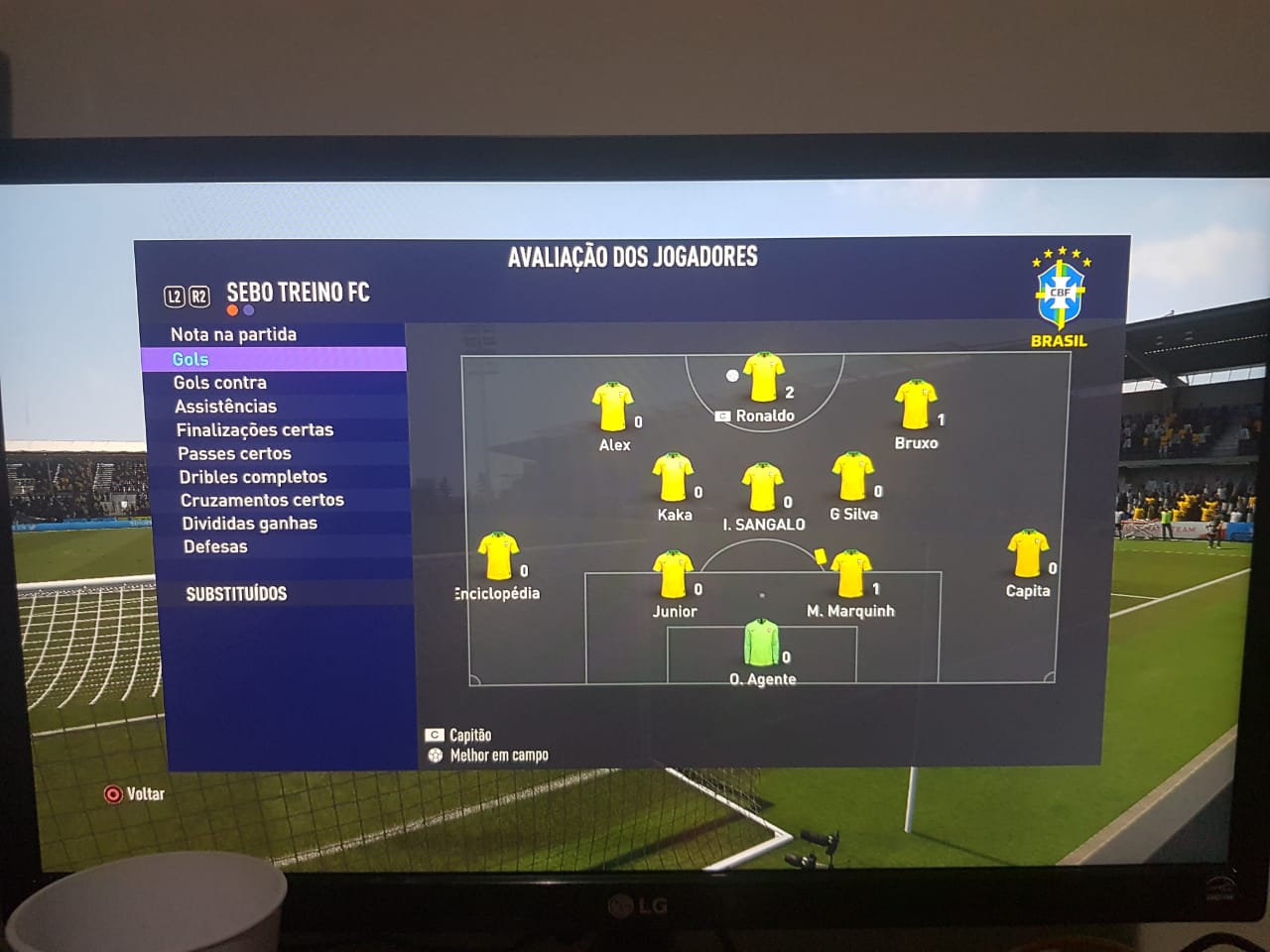Show Passes certos for players
Viewport: 1270px width, 952px height.
coord(234,454)
